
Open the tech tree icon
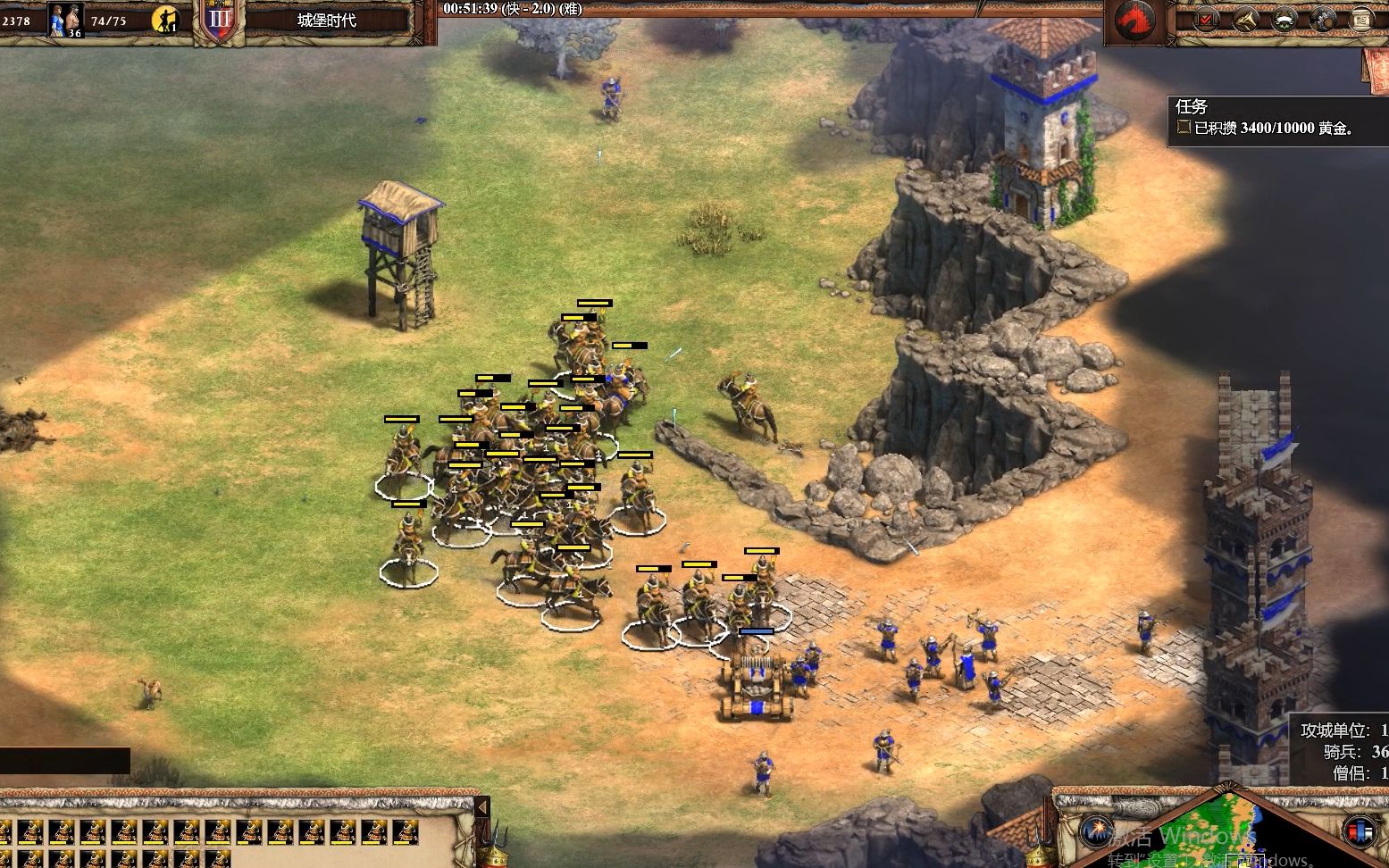[1323, 19]
